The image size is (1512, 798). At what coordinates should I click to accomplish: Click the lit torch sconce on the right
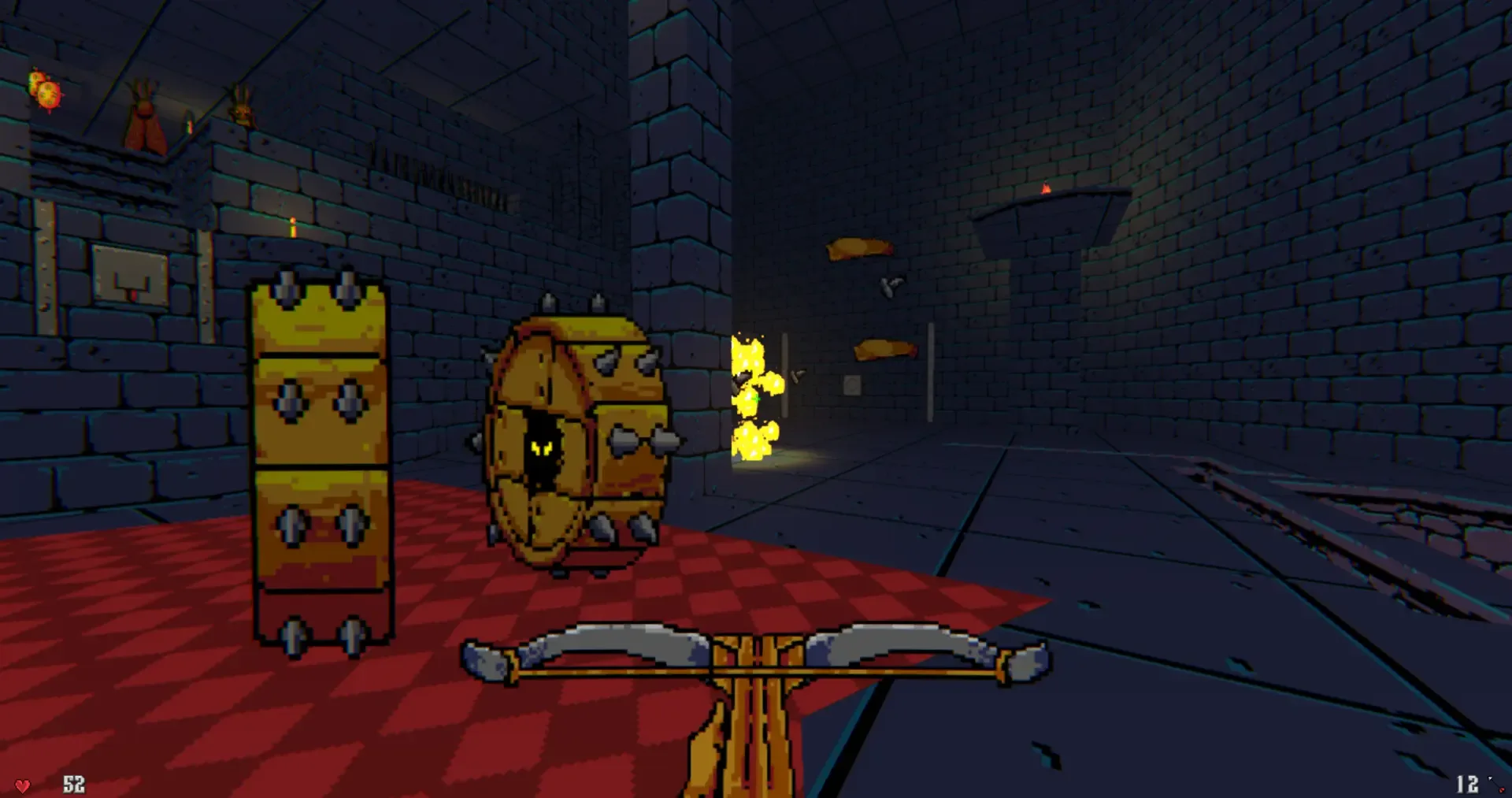click(x=1045, y=191)
